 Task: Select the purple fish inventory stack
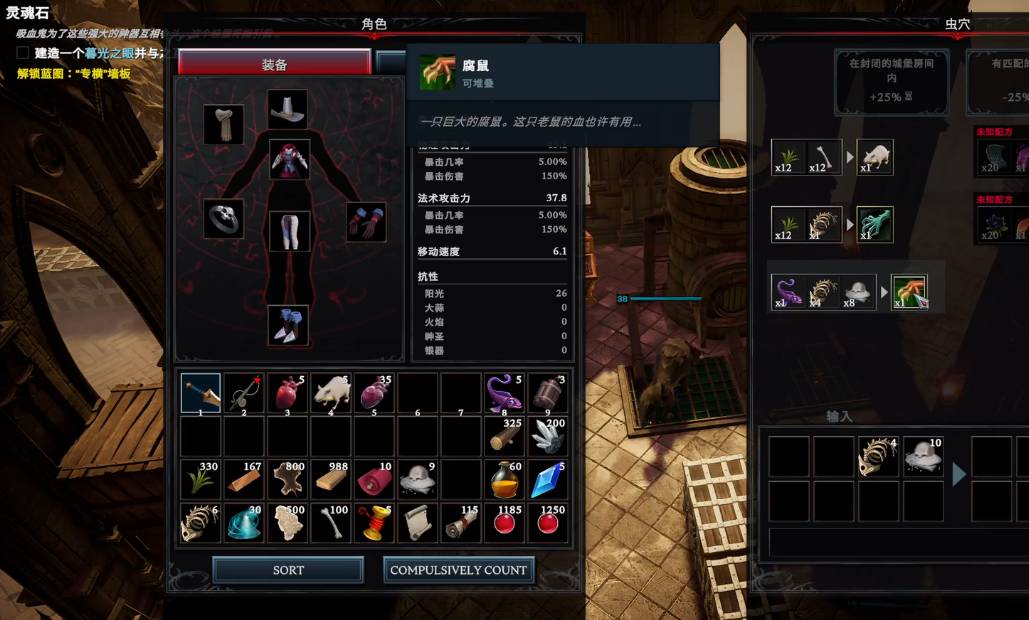(504, 393)
